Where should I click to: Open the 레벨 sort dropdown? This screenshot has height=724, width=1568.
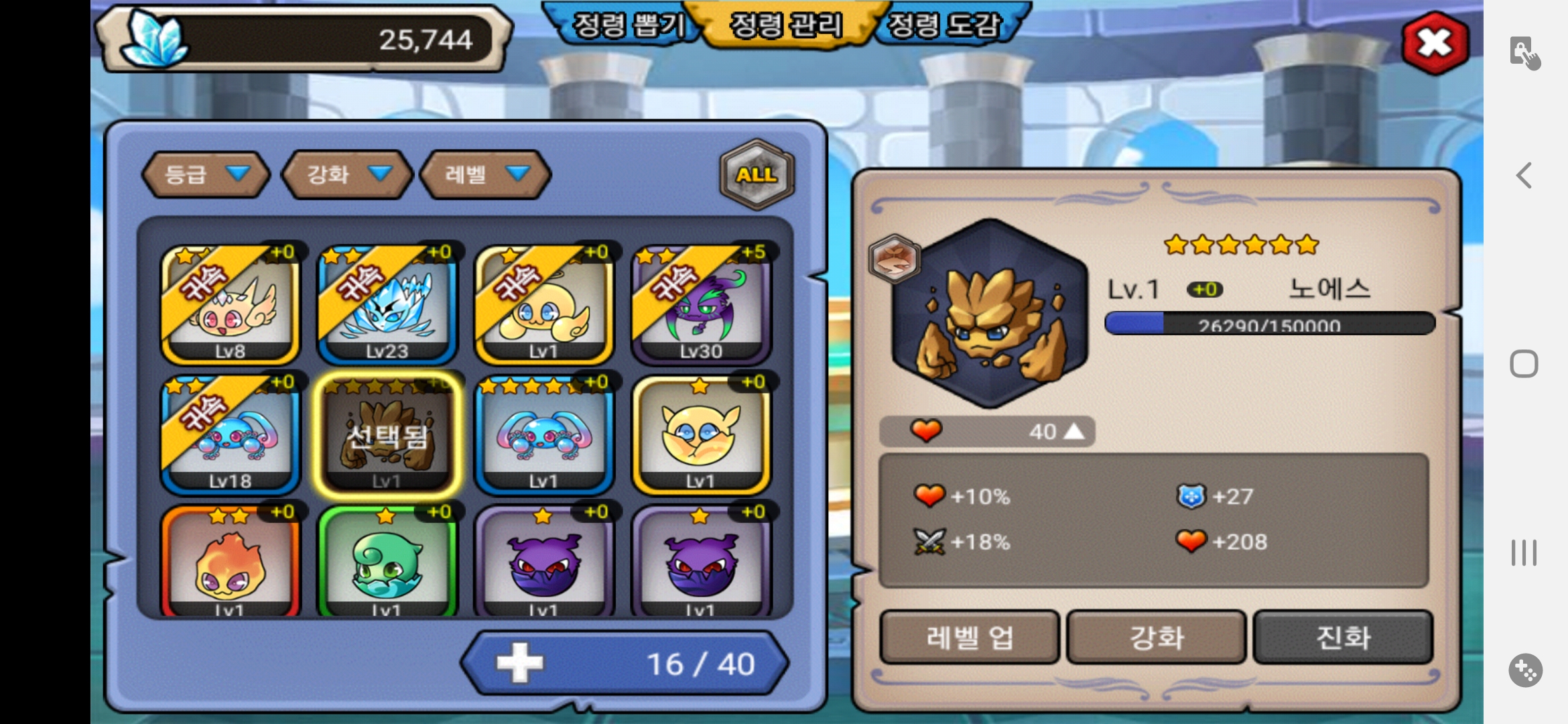pyautogui.click(x=485, y=174)
